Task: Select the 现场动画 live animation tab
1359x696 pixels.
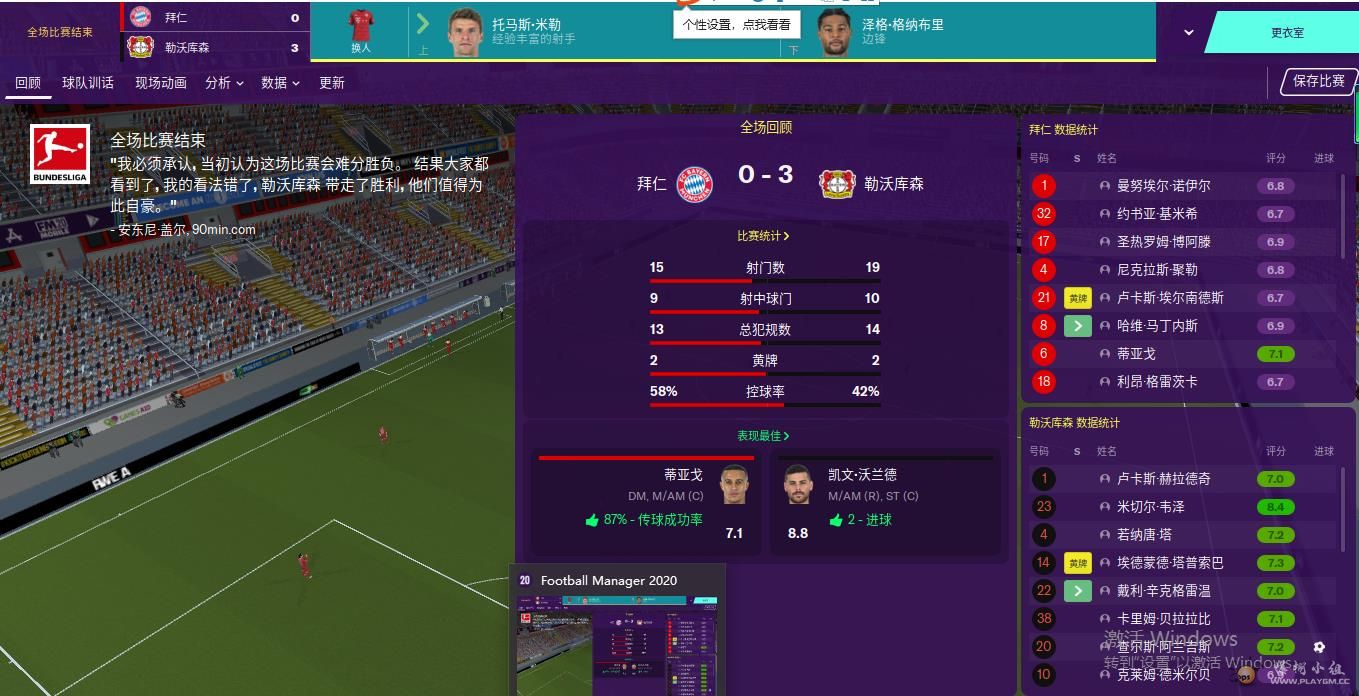Action: [x=161, y=83]
